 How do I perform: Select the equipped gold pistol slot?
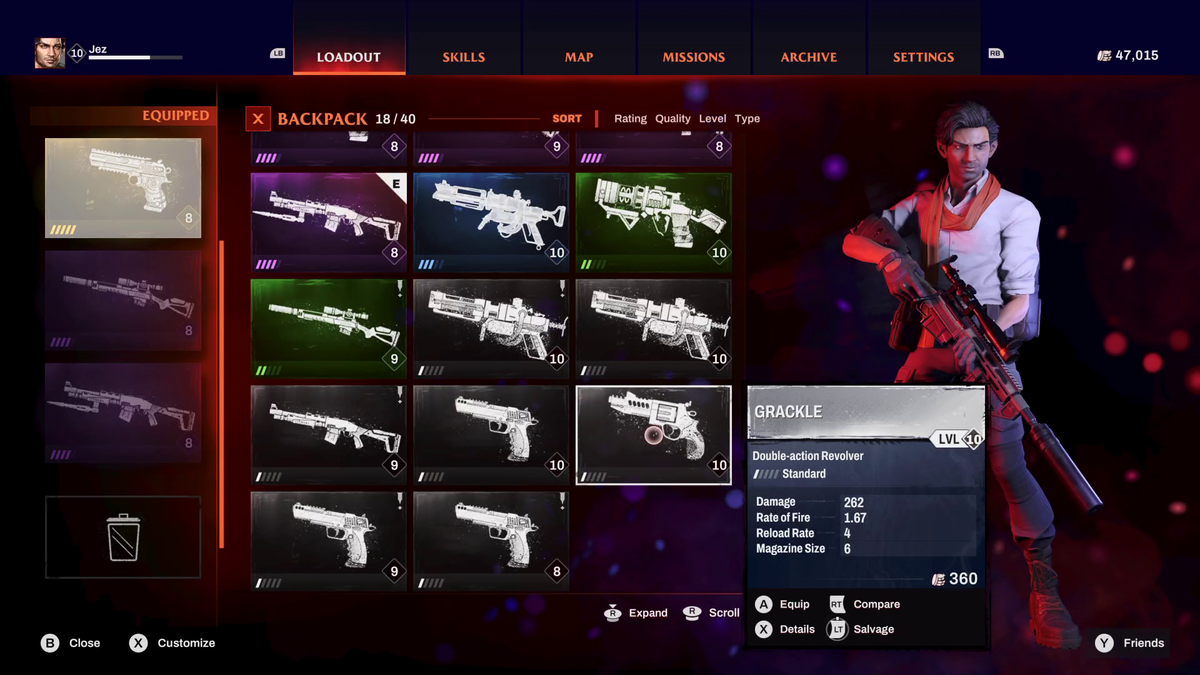pos(123,188)
